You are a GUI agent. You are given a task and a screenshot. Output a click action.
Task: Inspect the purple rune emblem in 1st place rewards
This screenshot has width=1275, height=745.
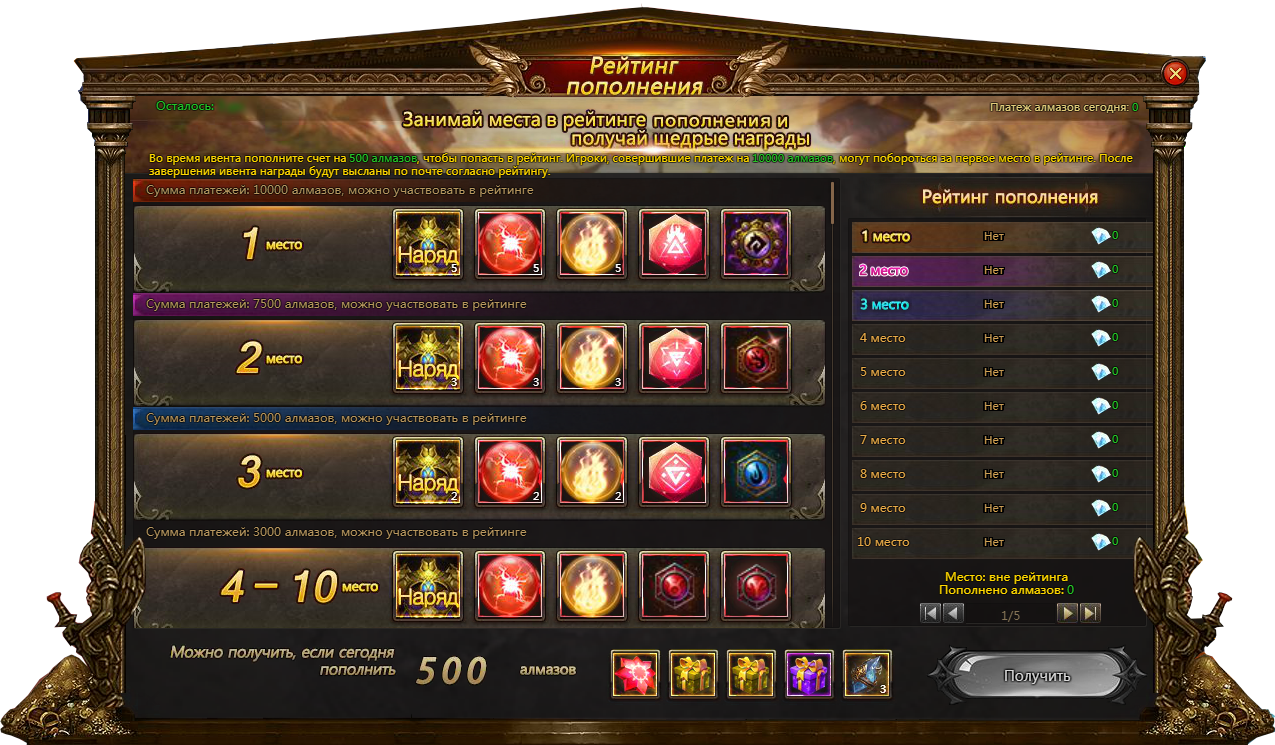click(755, 243)
